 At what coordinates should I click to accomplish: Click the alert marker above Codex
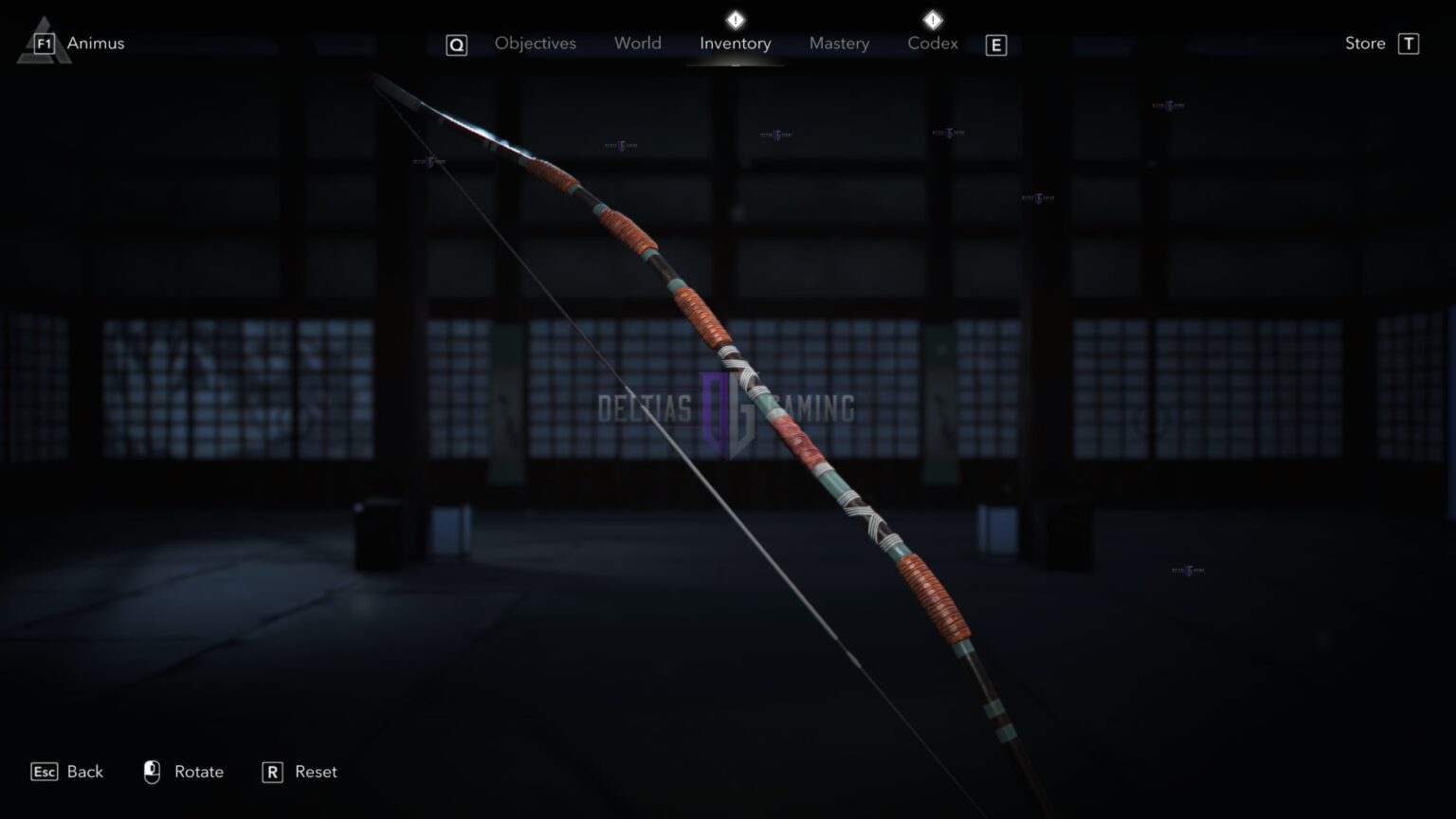(x=932, y=17)
